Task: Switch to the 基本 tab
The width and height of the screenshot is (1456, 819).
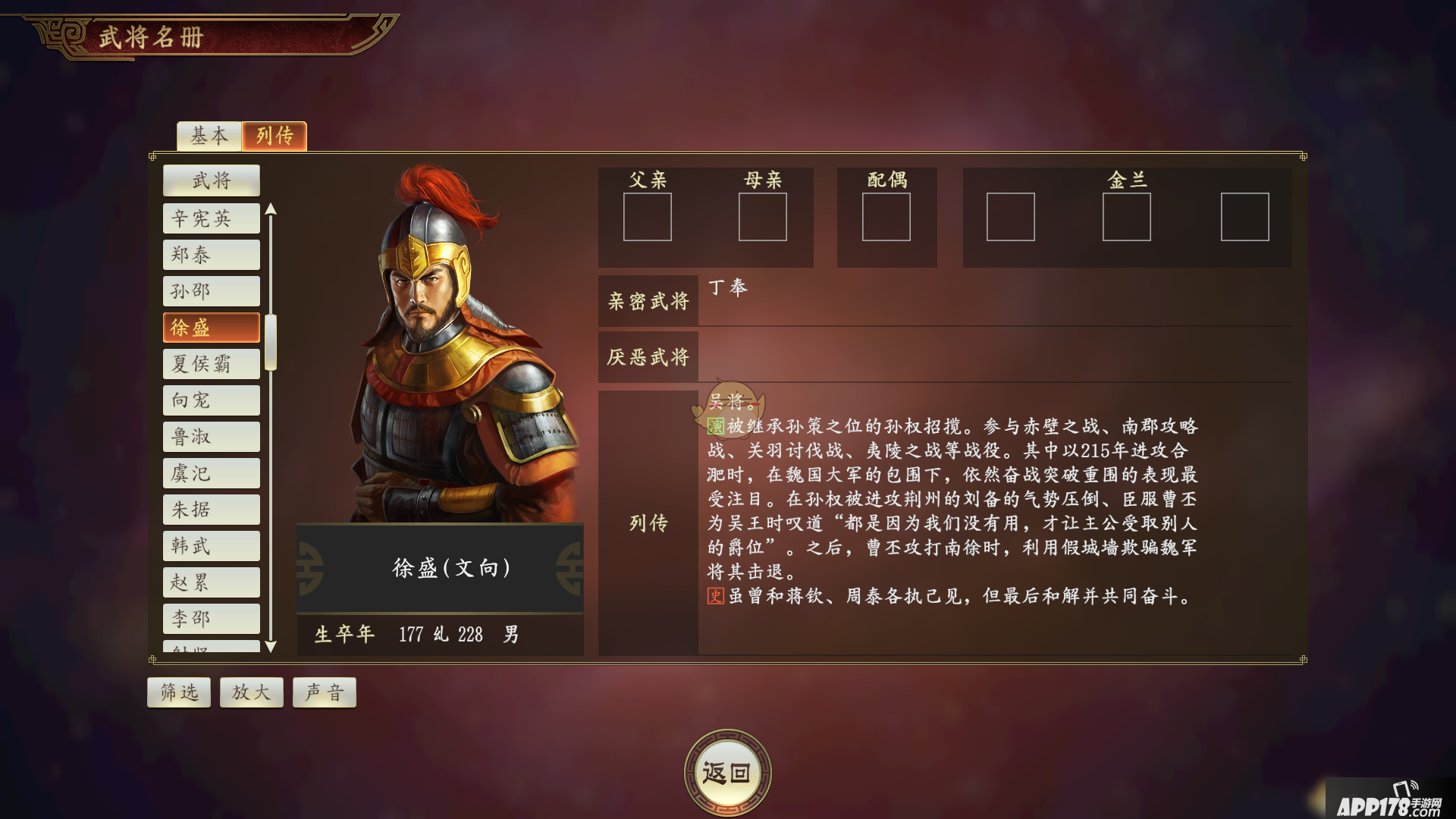Action: 209,136
